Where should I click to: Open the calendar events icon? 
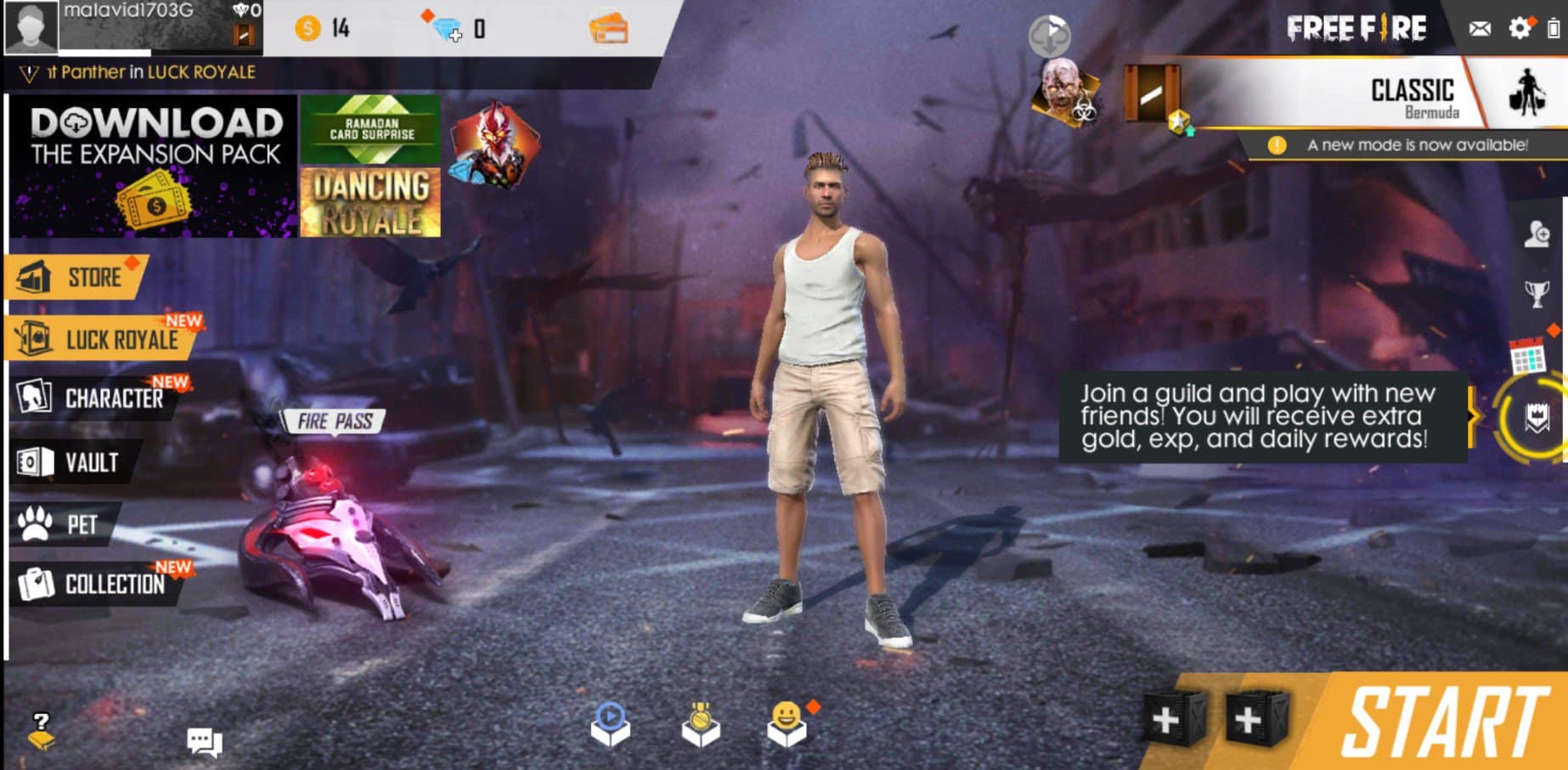tap(1526, 355)
